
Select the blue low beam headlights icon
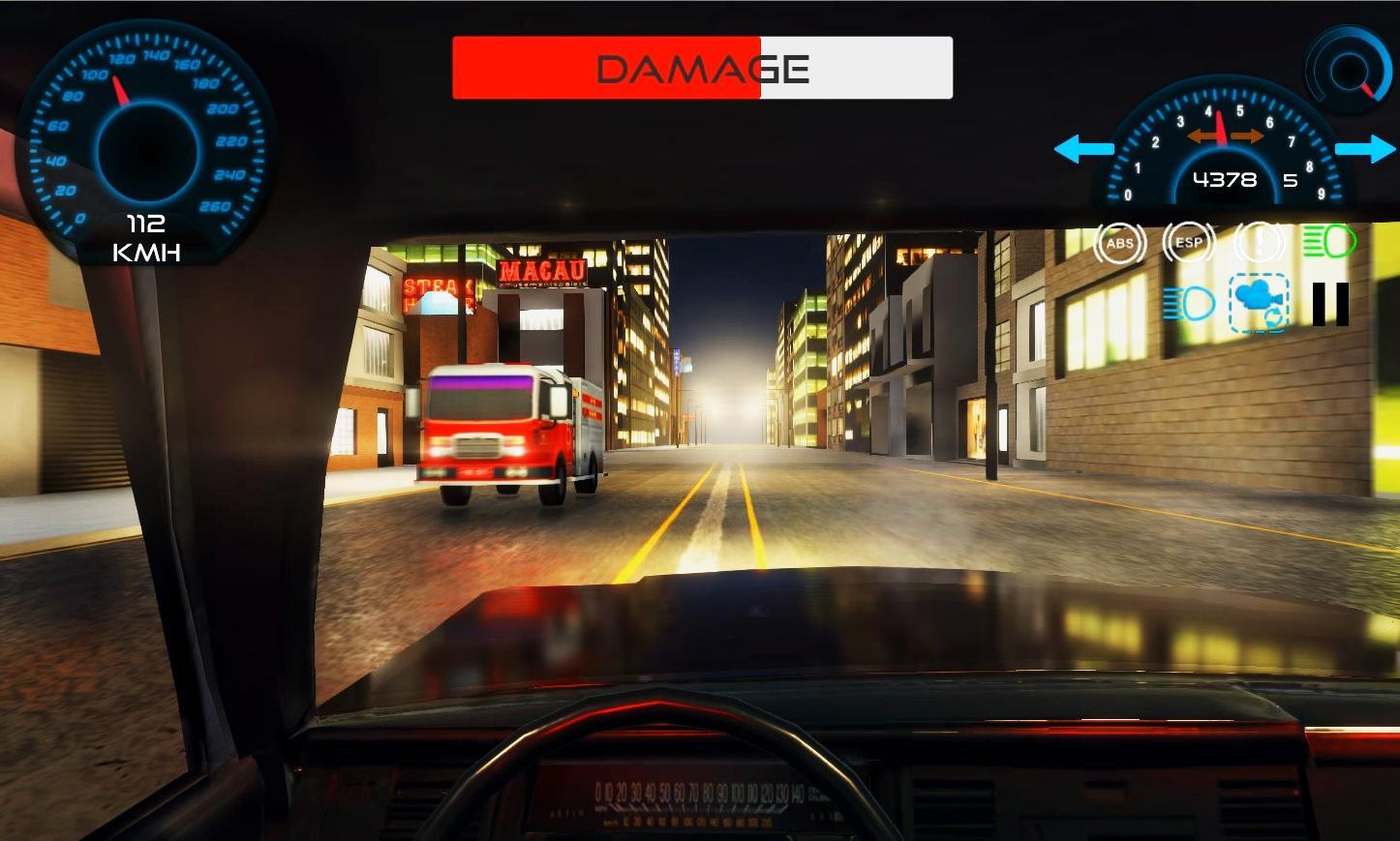1190,305
